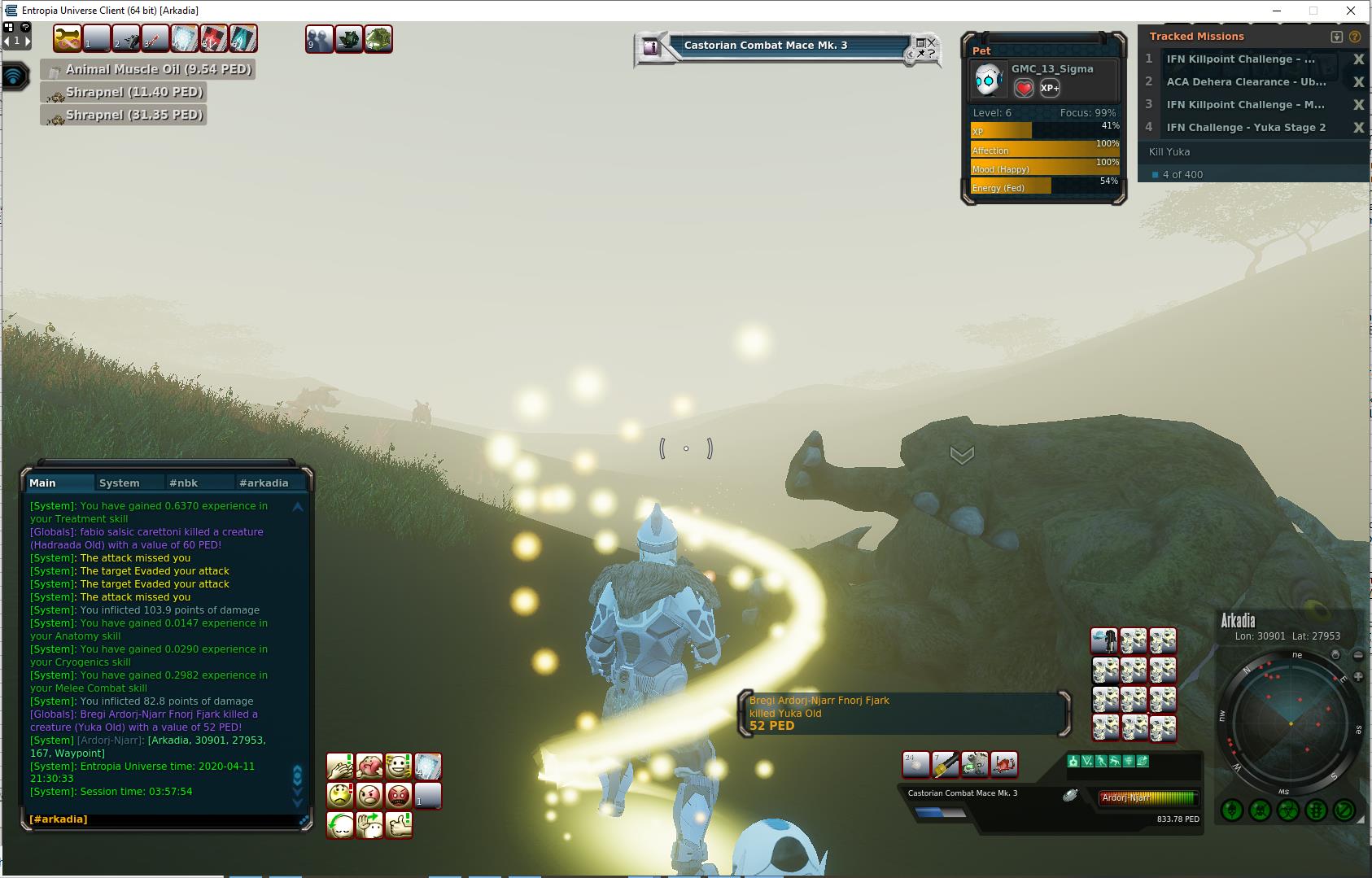Click the pet's red heart button

[1024, 88]
